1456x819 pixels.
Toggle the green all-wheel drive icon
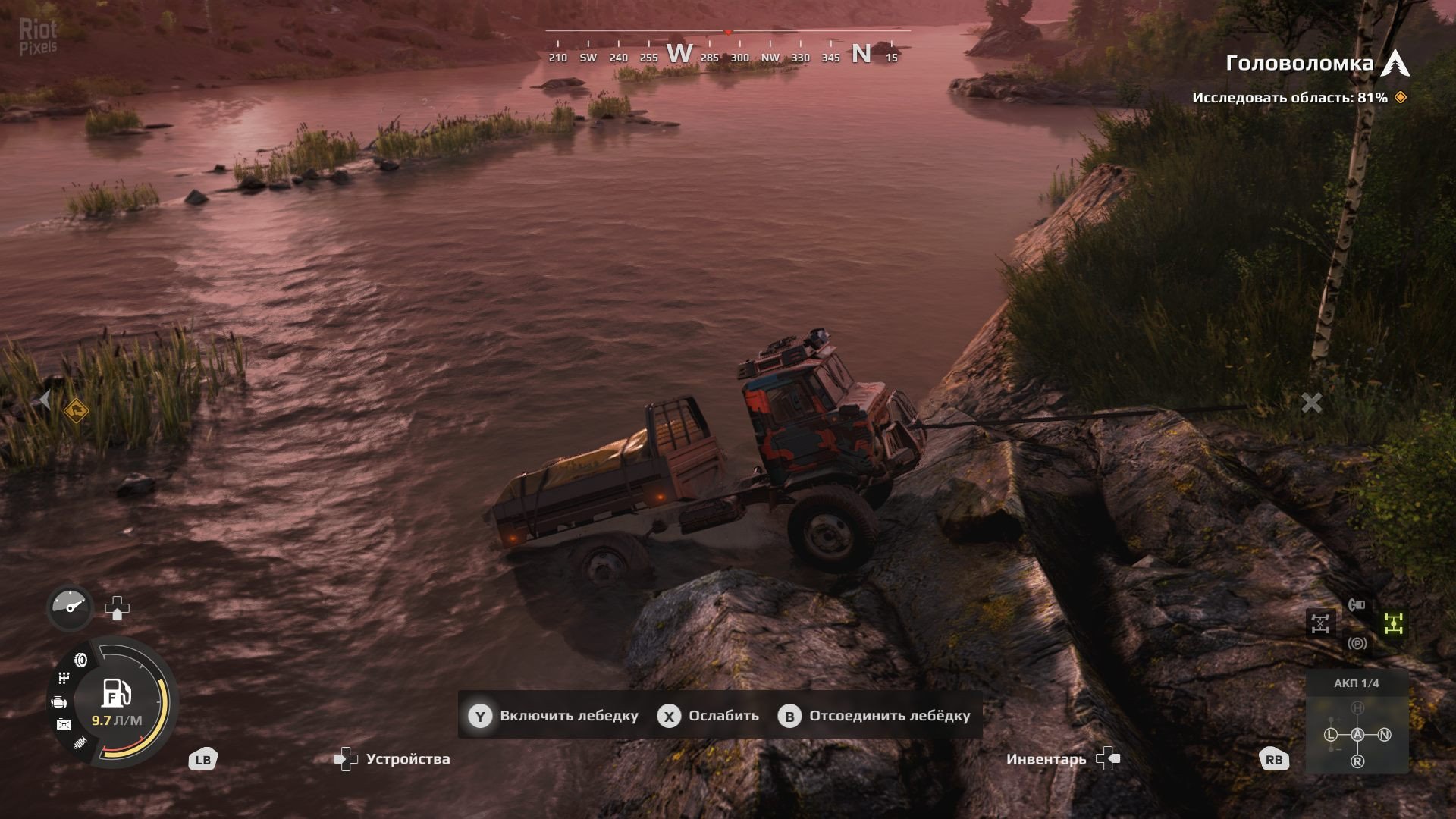point(1394,623)
